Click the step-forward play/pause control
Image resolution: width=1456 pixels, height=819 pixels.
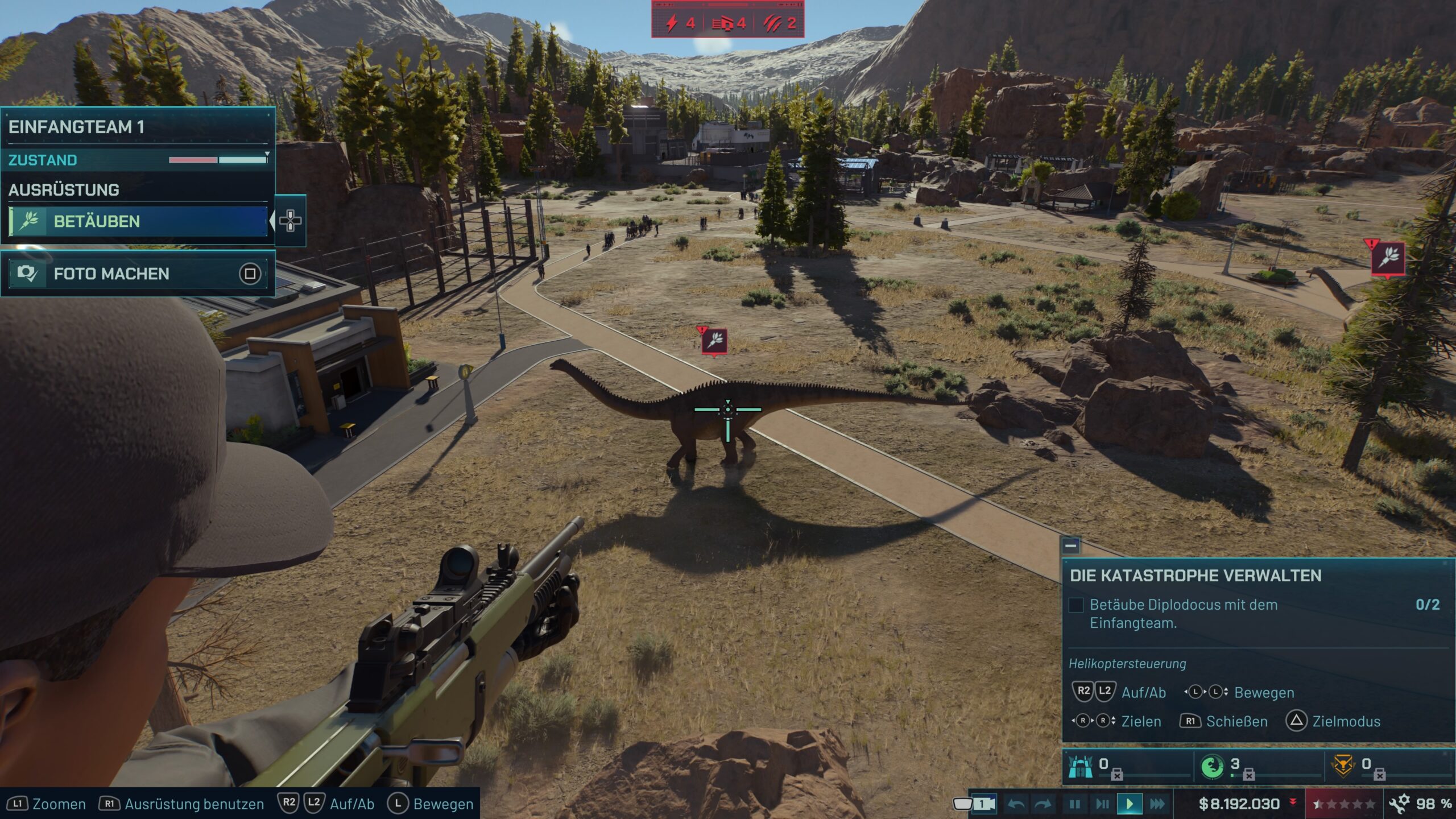click(x=1102, y=804)
